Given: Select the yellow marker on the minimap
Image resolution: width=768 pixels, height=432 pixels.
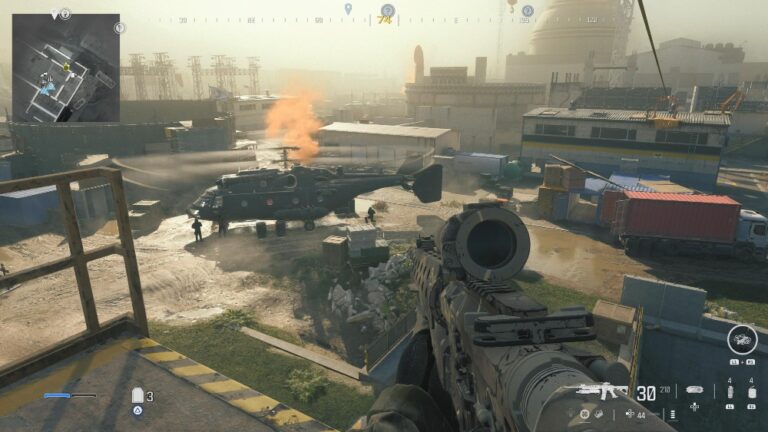Looking at the screenshot, I should point(66,67).
